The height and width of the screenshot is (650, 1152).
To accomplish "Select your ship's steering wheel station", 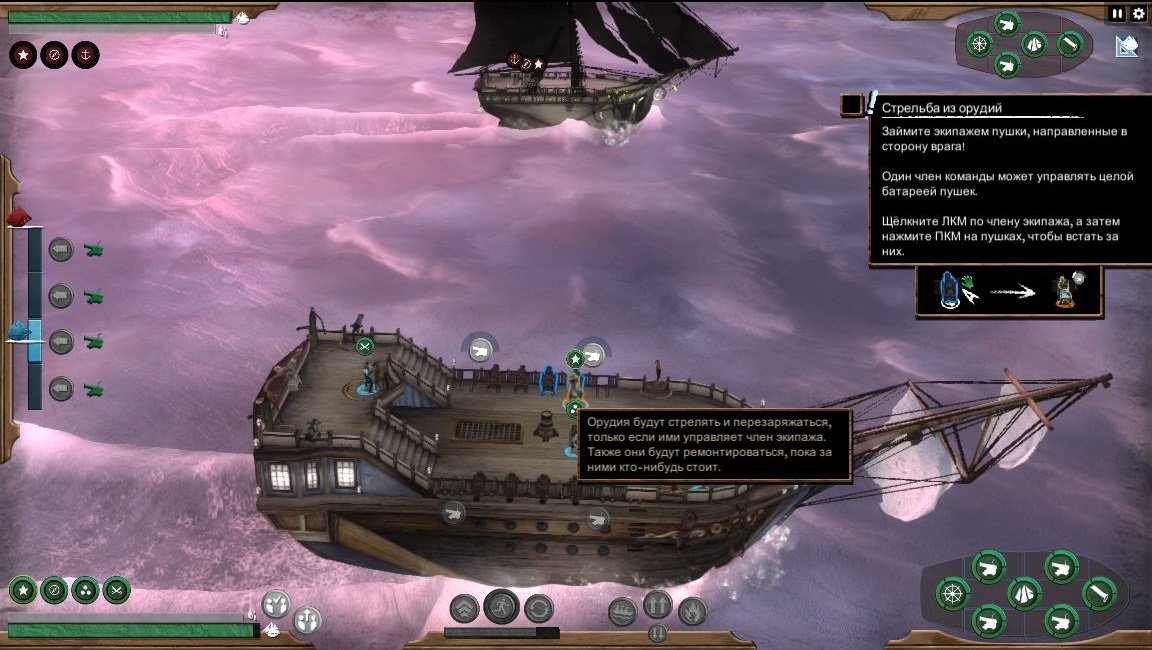I will (x=952, y=594).
